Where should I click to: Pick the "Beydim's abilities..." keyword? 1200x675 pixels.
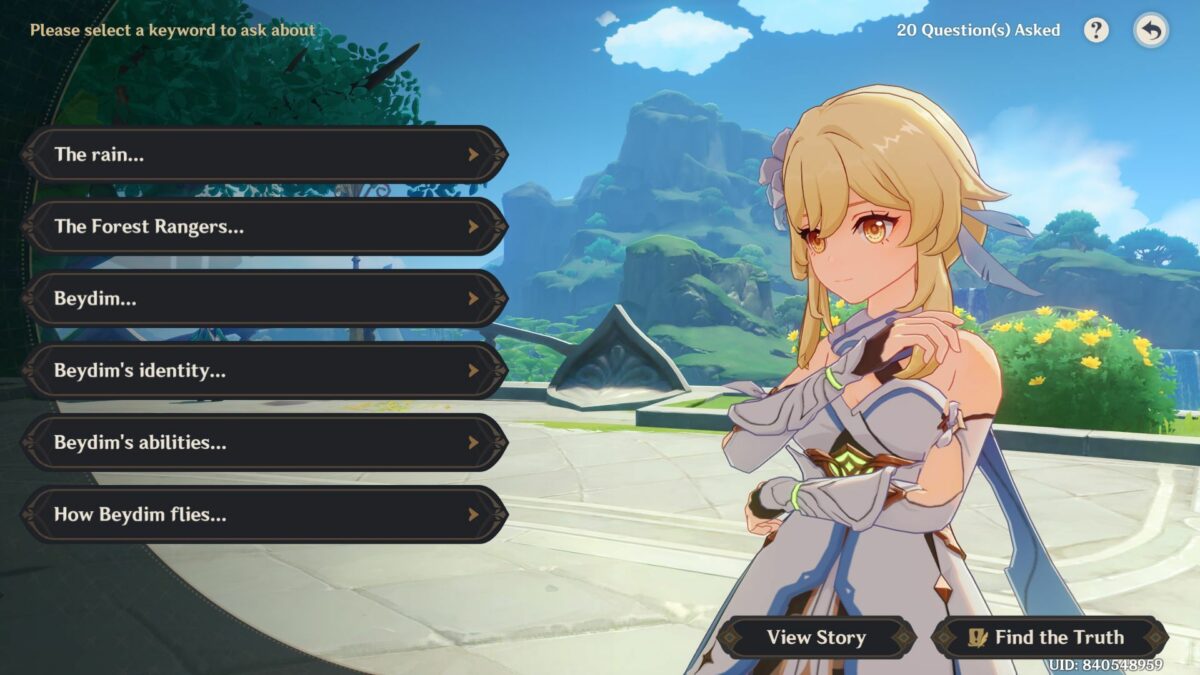(x=265, y=442)
